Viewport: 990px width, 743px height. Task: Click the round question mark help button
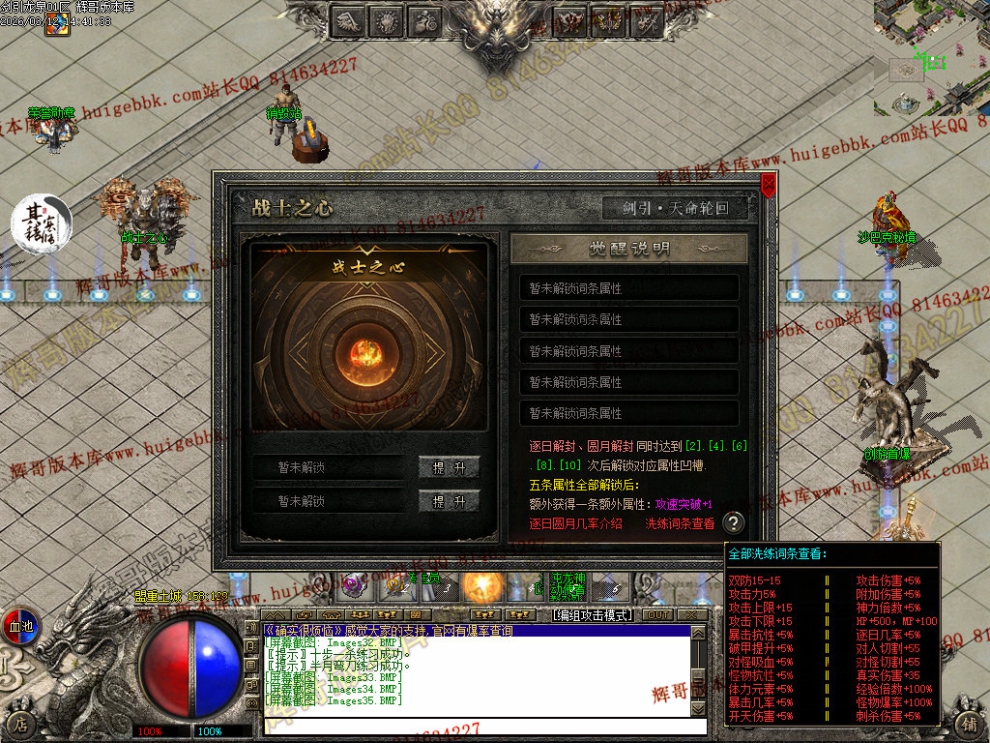[734, 522]
